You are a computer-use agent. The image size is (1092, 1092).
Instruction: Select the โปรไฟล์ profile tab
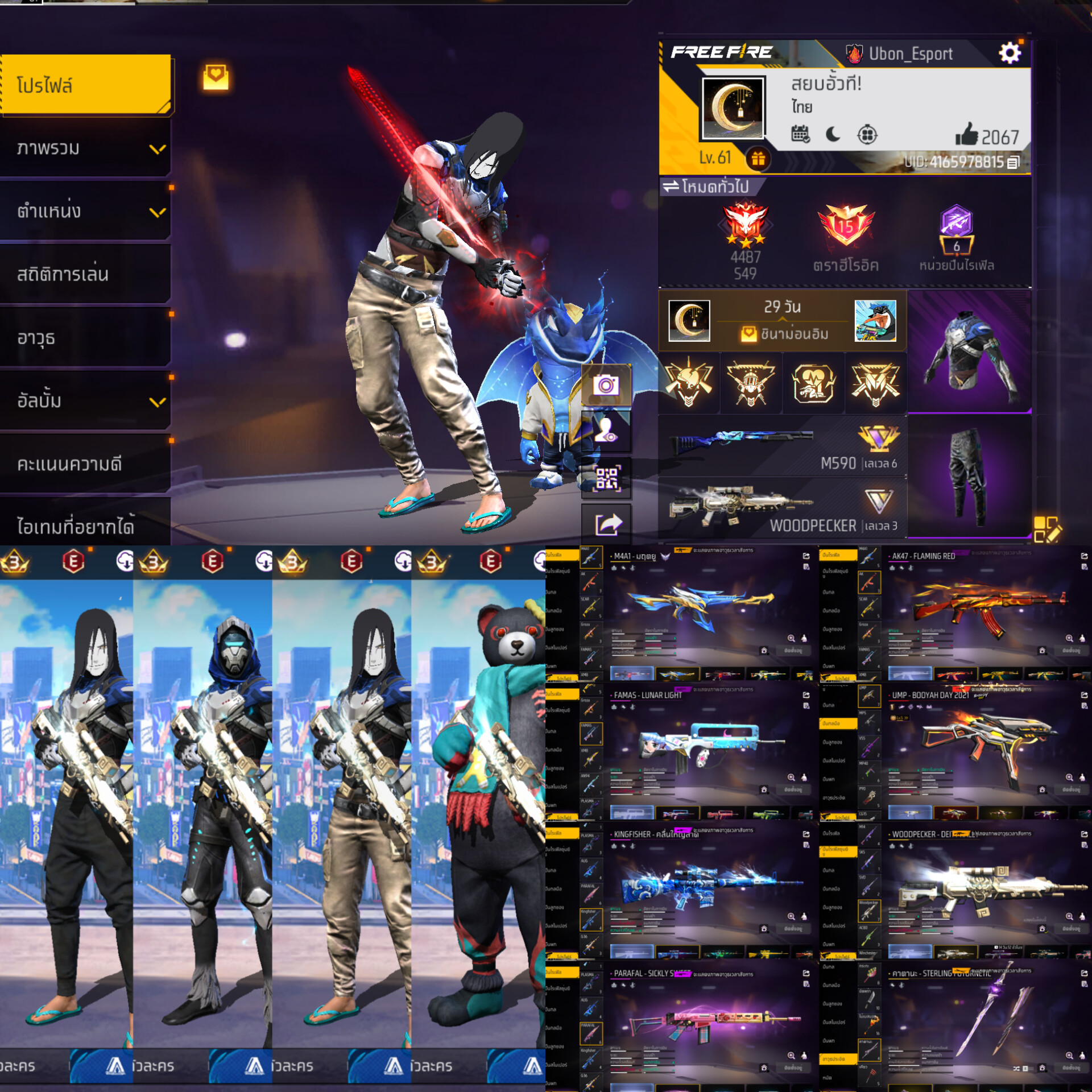point(85,85)
